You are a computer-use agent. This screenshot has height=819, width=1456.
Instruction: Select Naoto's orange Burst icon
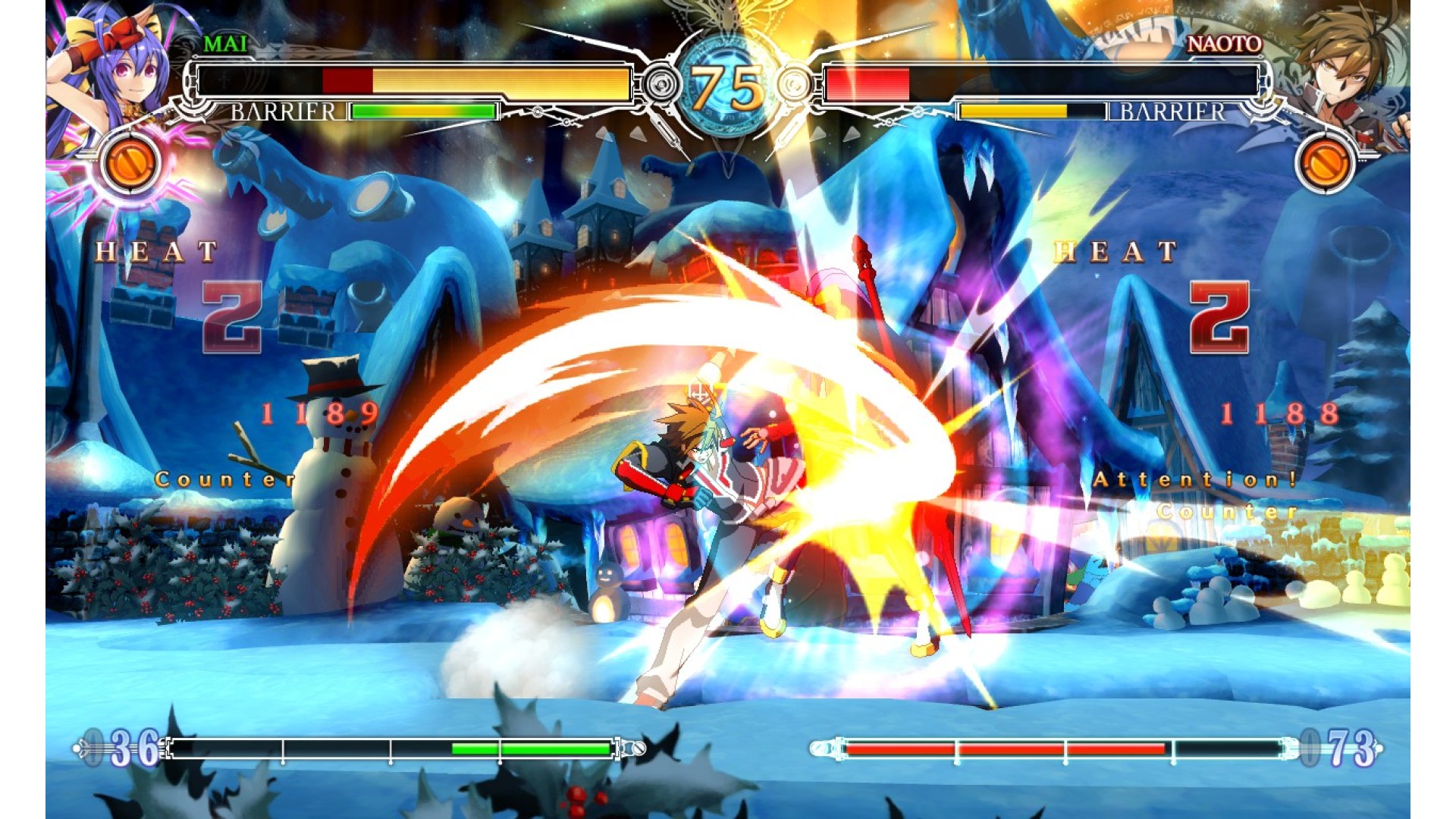click(x=1325, y=165)
